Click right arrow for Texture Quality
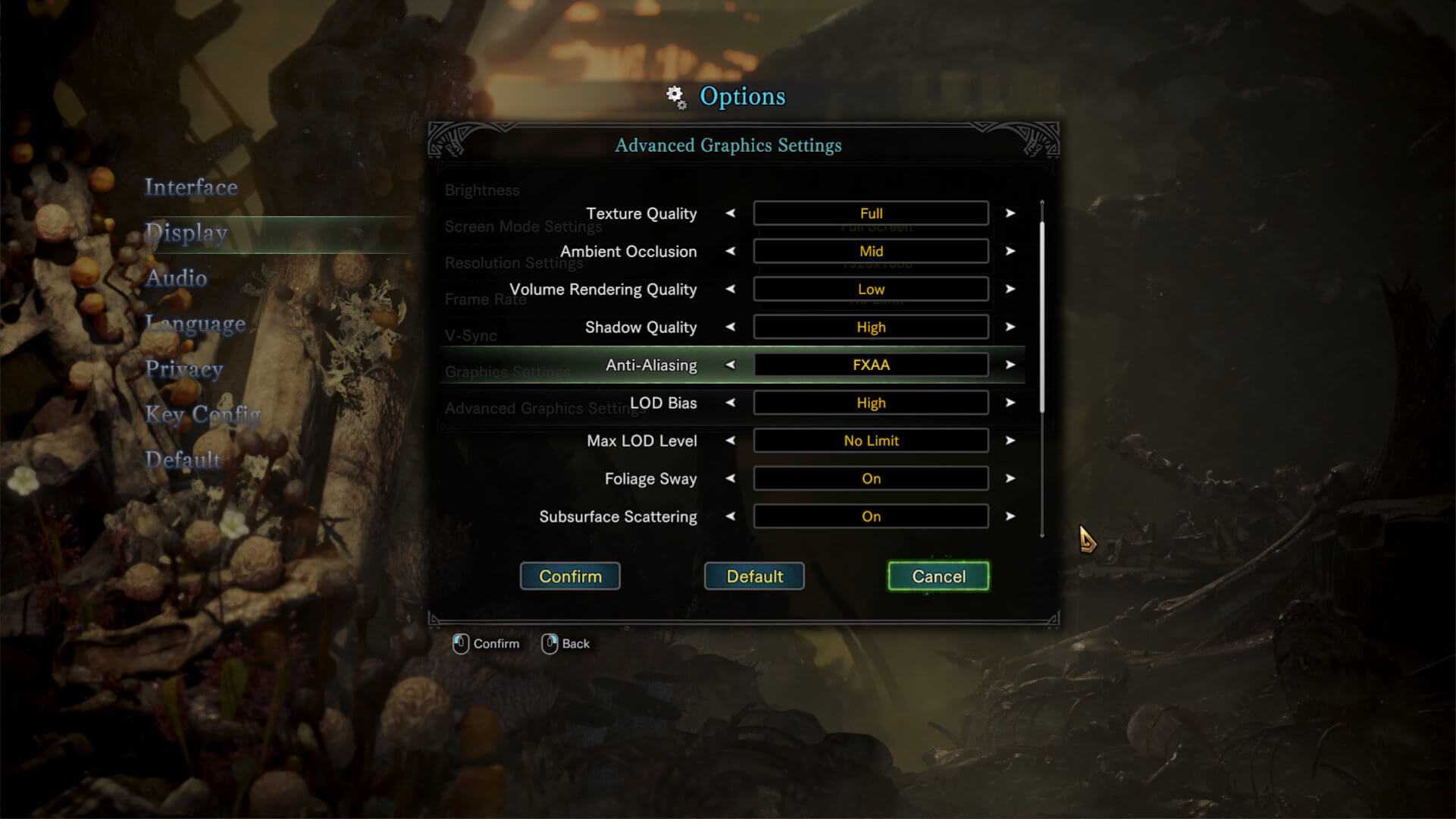 1010,214
